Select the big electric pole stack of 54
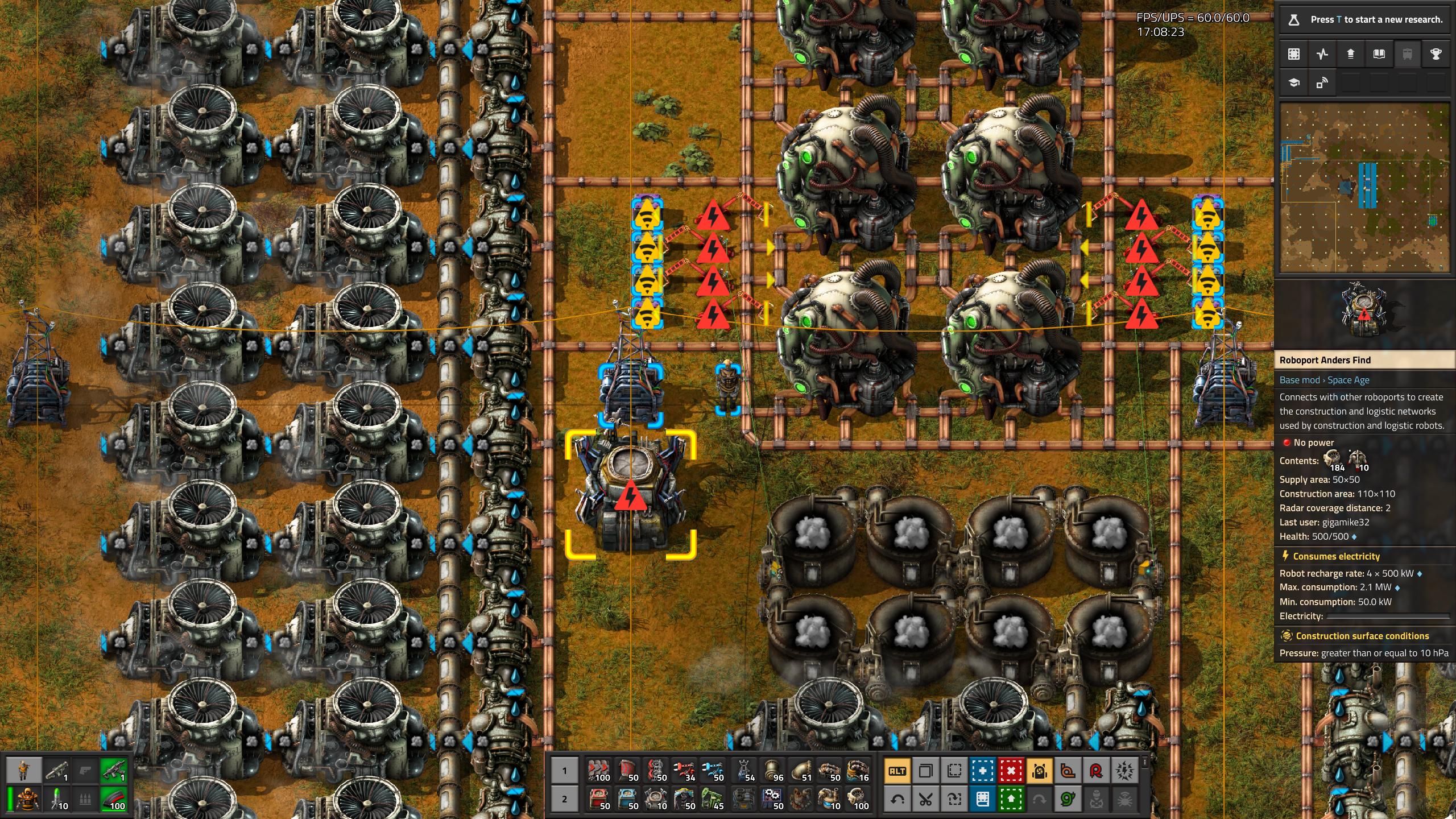Screen dimensions: 1456x819 [x=746, y=771]
